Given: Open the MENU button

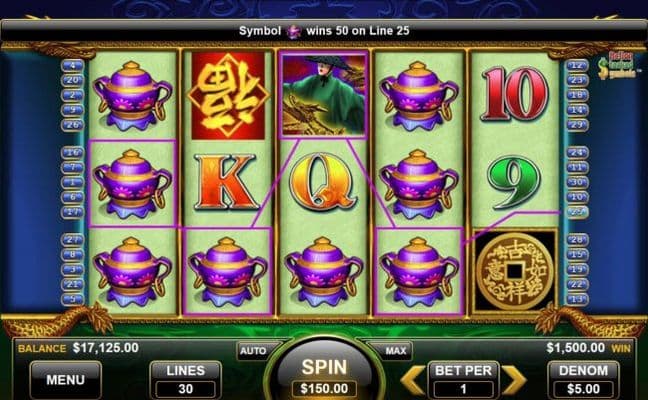Looking at the screenshot, I should tap(66, 379).
